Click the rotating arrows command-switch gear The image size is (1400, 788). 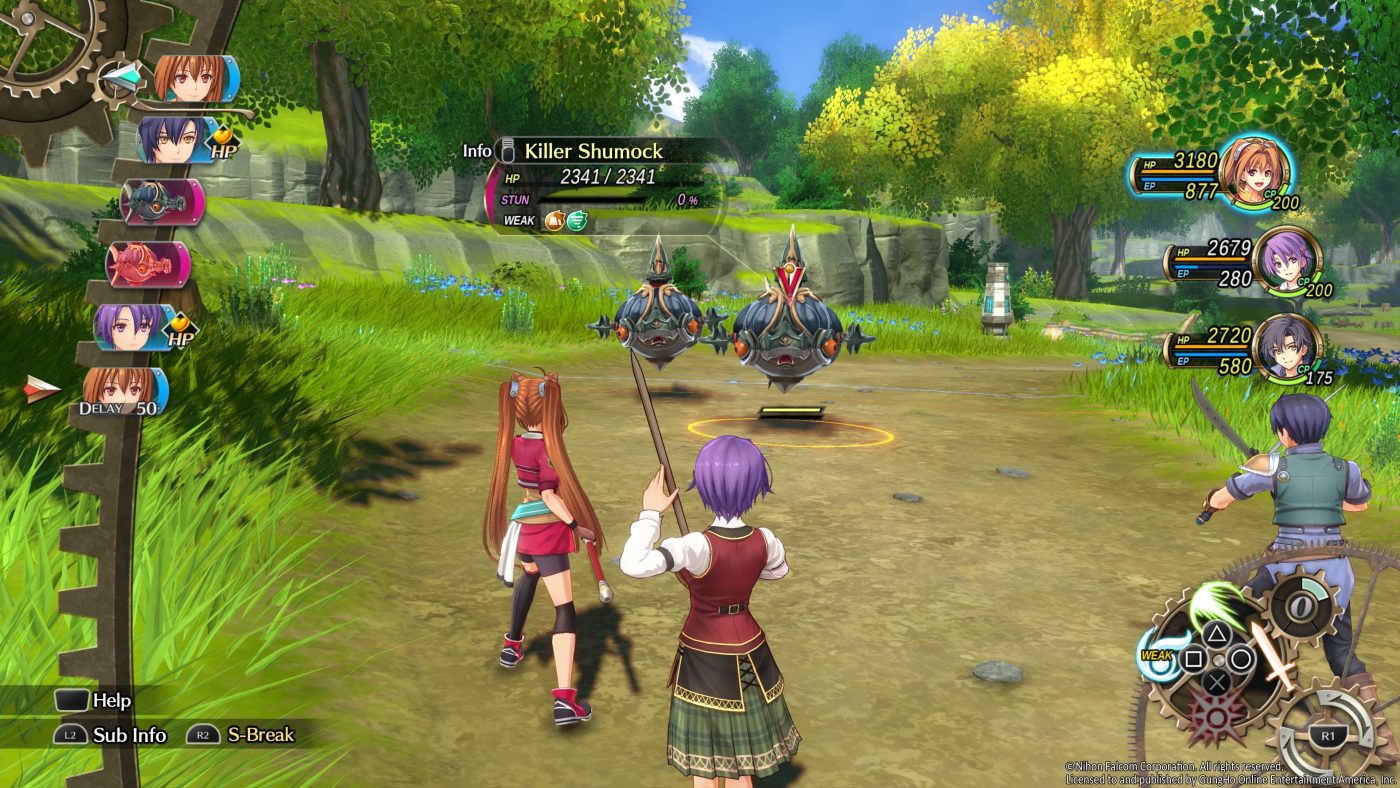pyautogui.click(x=1327, y=735)
